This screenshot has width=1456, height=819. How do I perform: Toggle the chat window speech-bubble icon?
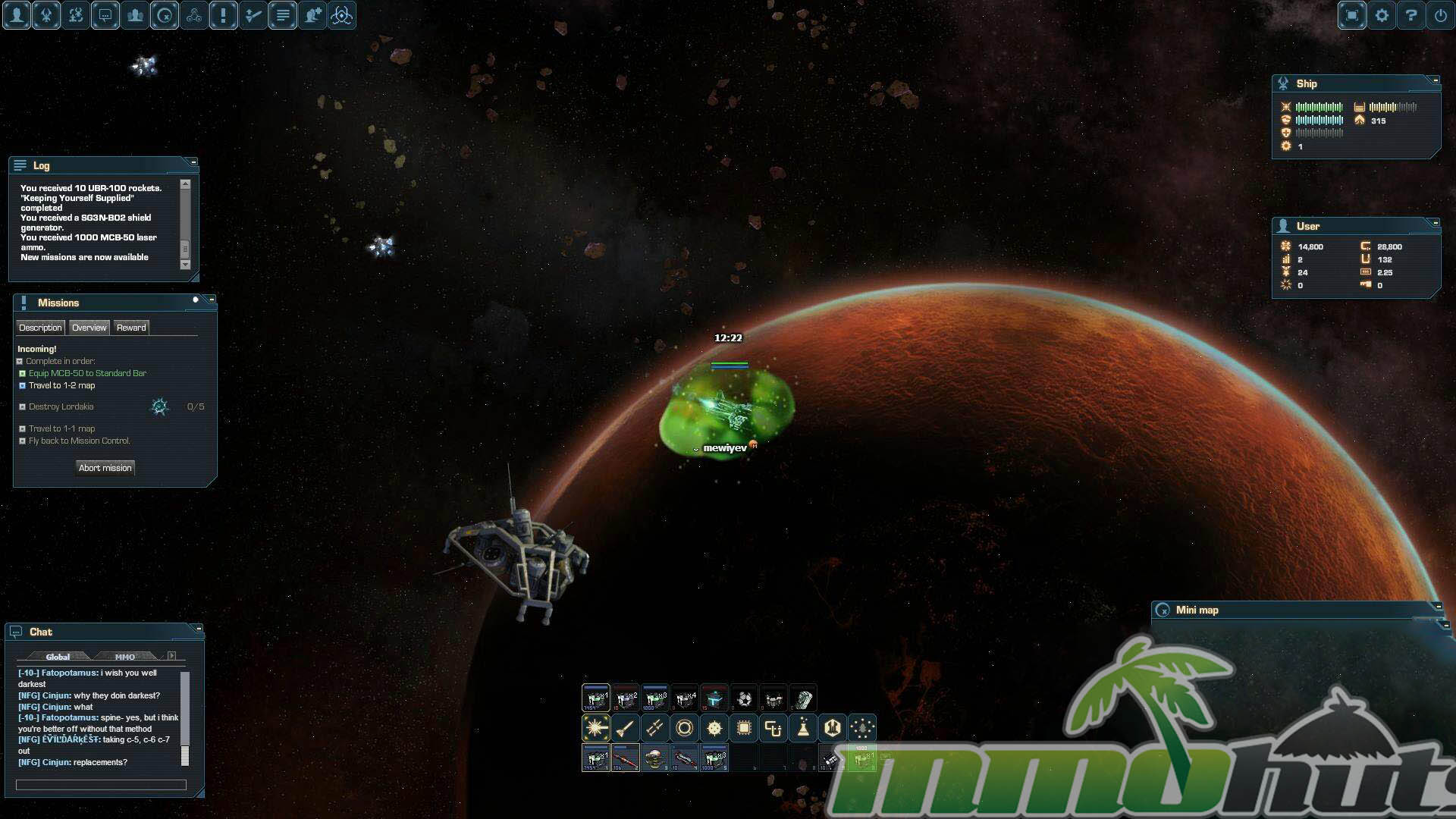point(105,15)
